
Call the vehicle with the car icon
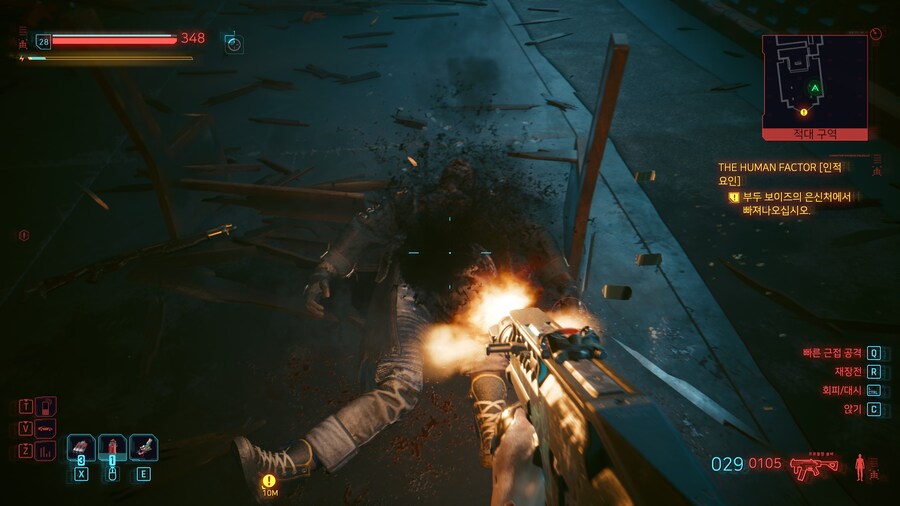click(46, 429)
